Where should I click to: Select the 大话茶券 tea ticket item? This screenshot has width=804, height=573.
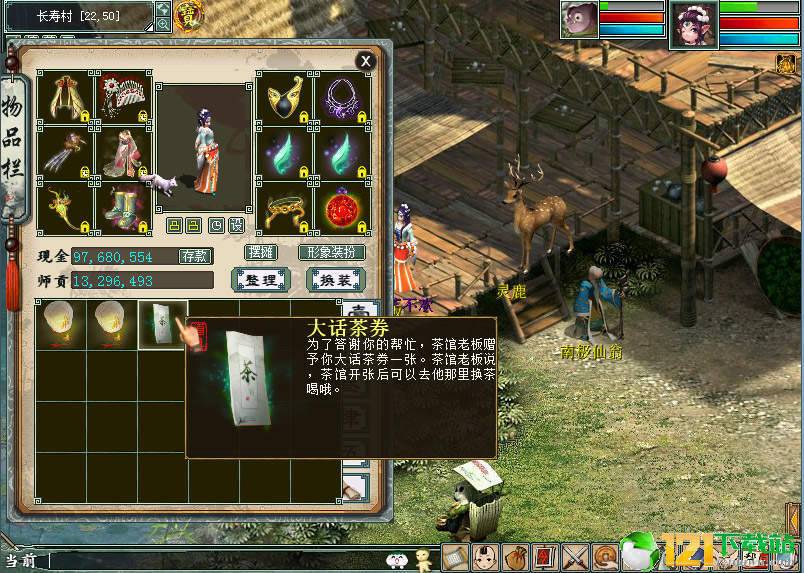pos(160,324)
